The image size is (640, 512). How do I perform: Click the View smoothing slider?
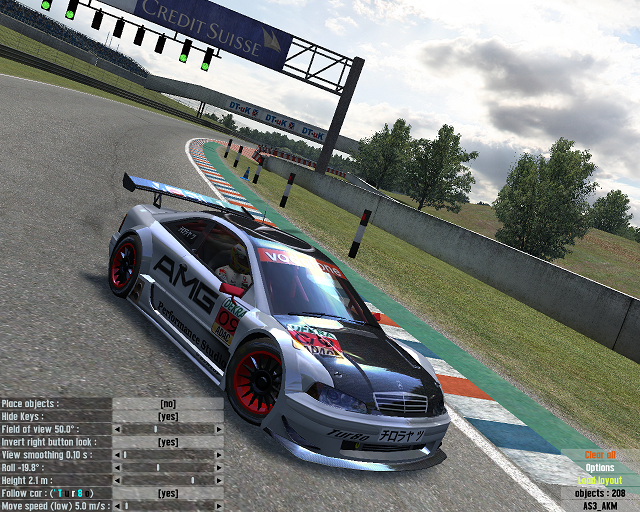[x=168, y=455]
